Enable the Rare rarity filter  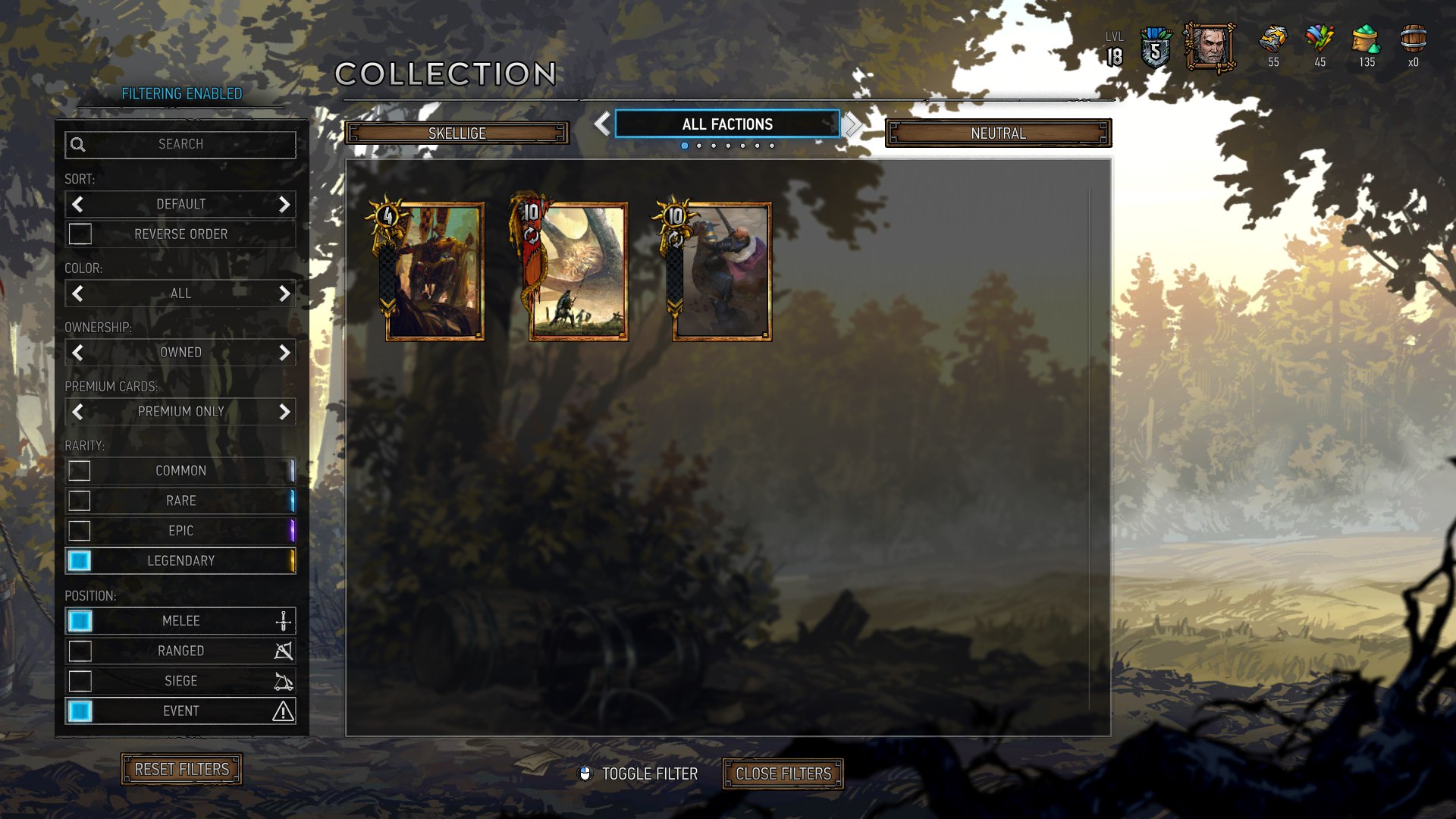click(80, 500)
